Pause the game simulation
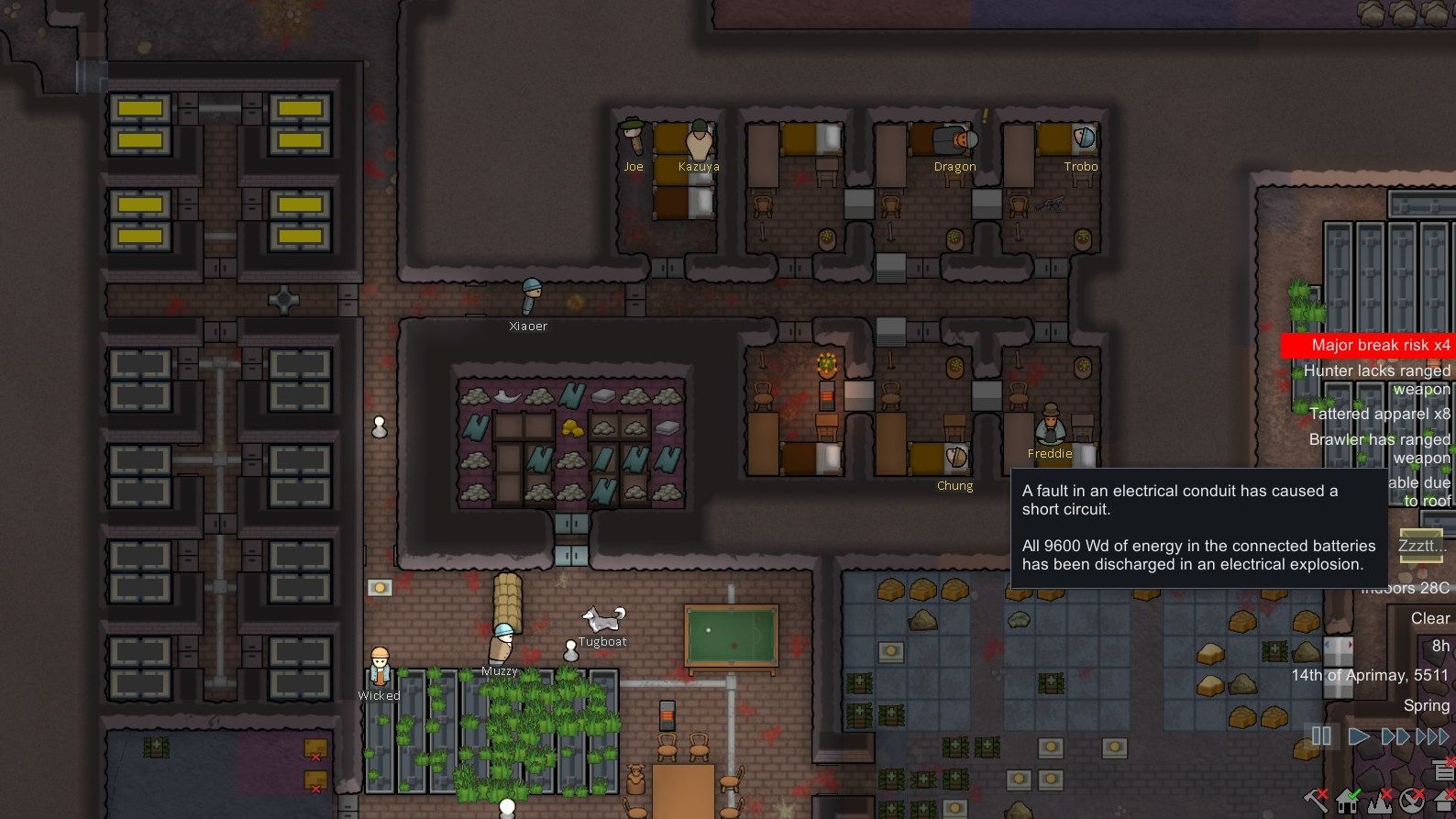1456x819 pixels. (1321, 735)
